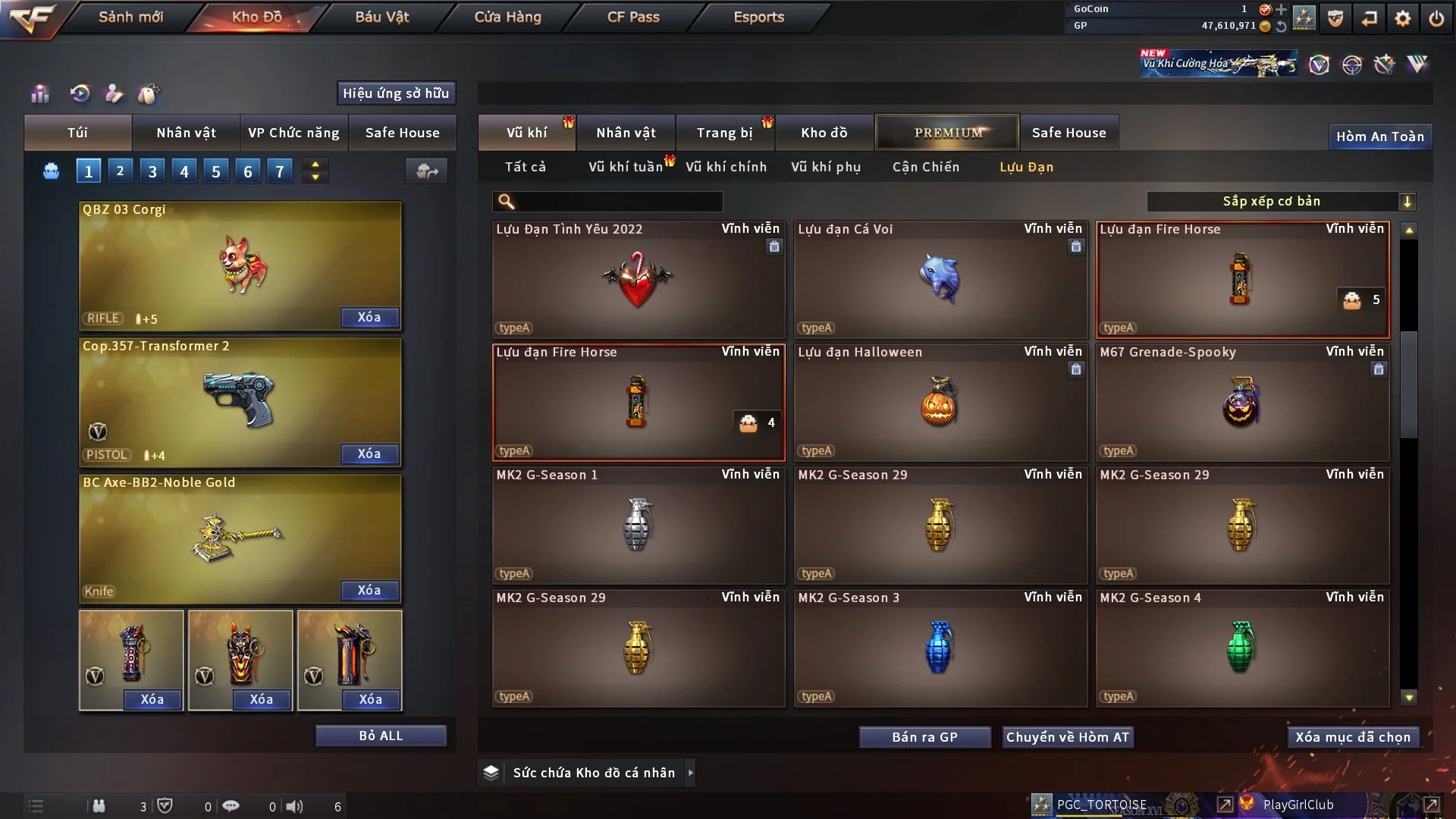Select bag page number 3
Image resolution: width=1456 pixels, height=819 pixels.
click(152, 171)
